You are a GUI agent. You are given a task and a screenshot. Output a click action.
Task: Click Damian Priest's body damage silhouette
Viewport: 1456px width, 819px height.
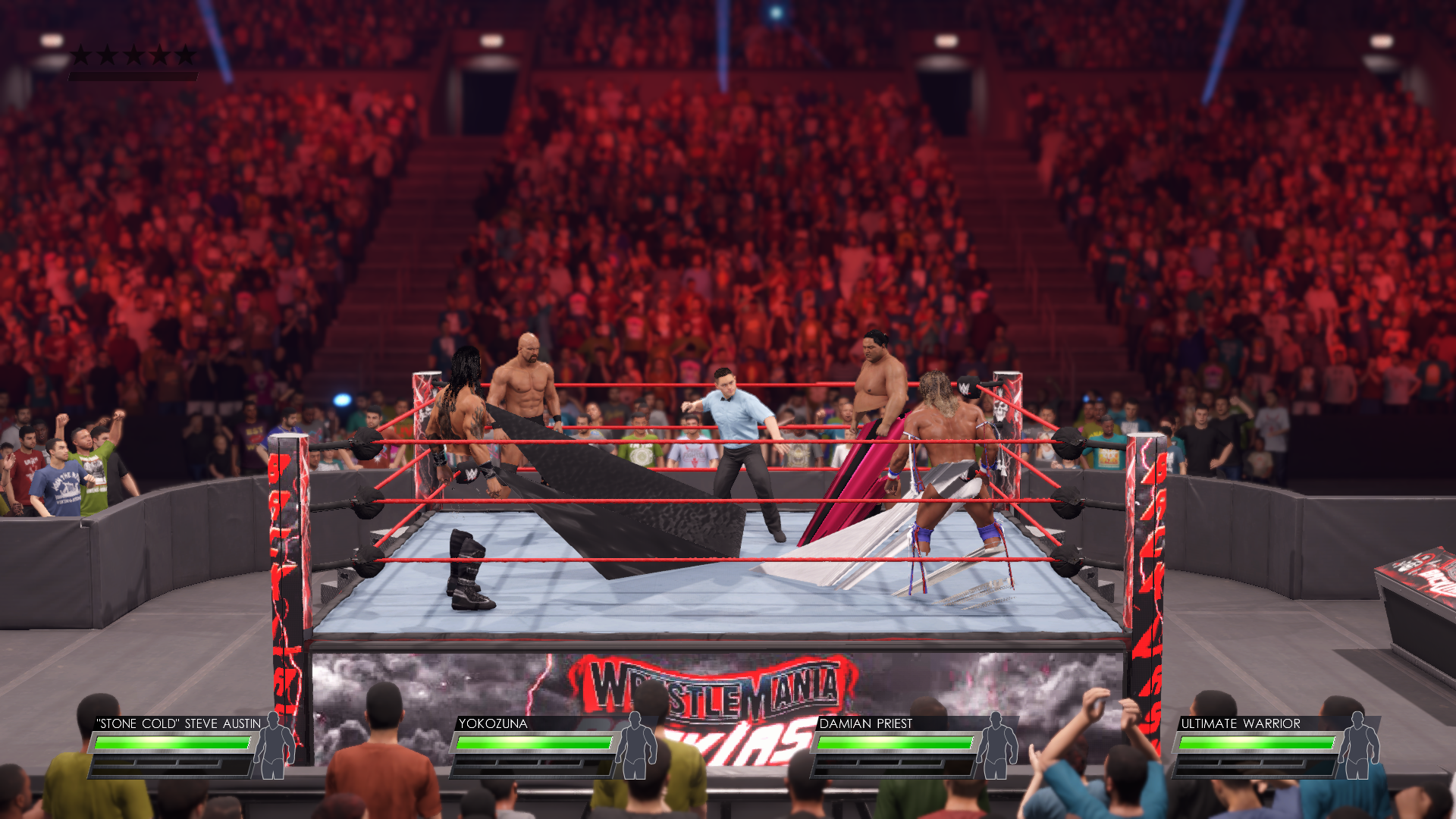point(996,746)
